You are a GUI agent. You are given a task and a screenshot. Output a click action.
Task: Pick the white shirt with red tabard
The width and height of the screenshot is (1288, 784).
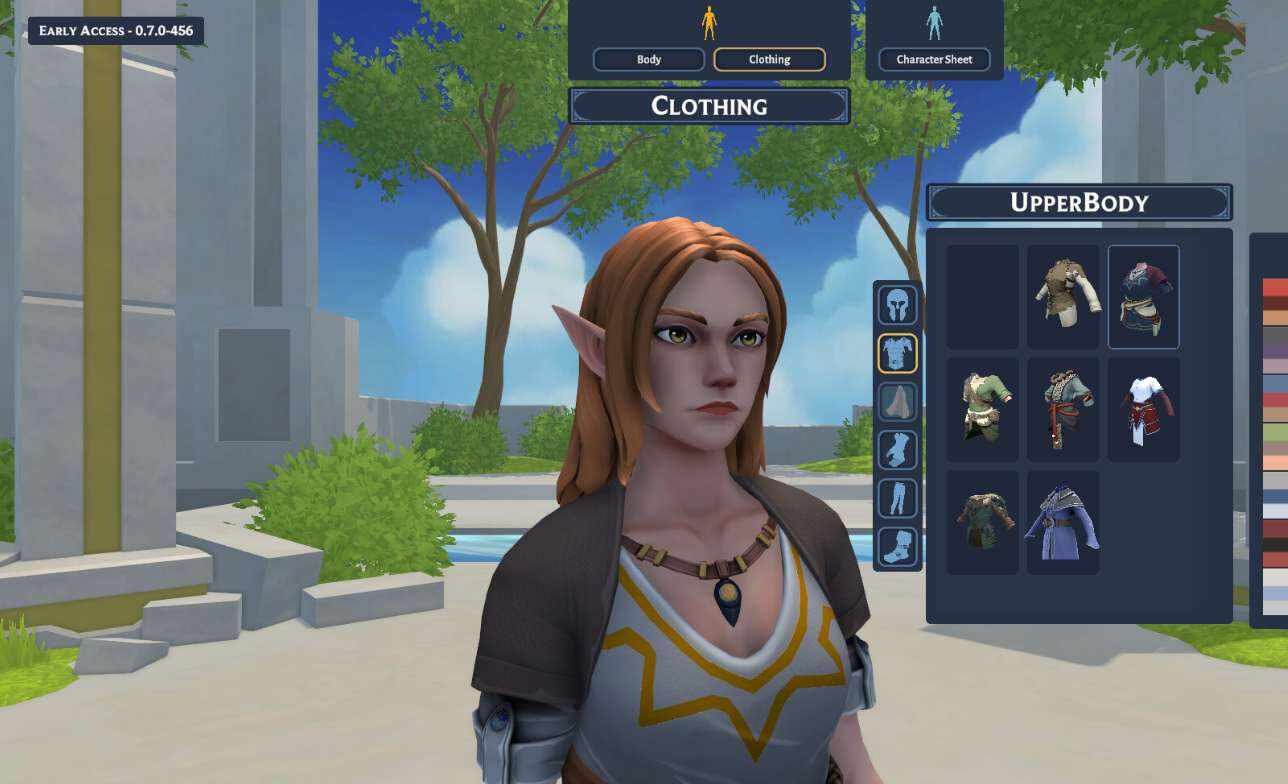coord(1144,409)
